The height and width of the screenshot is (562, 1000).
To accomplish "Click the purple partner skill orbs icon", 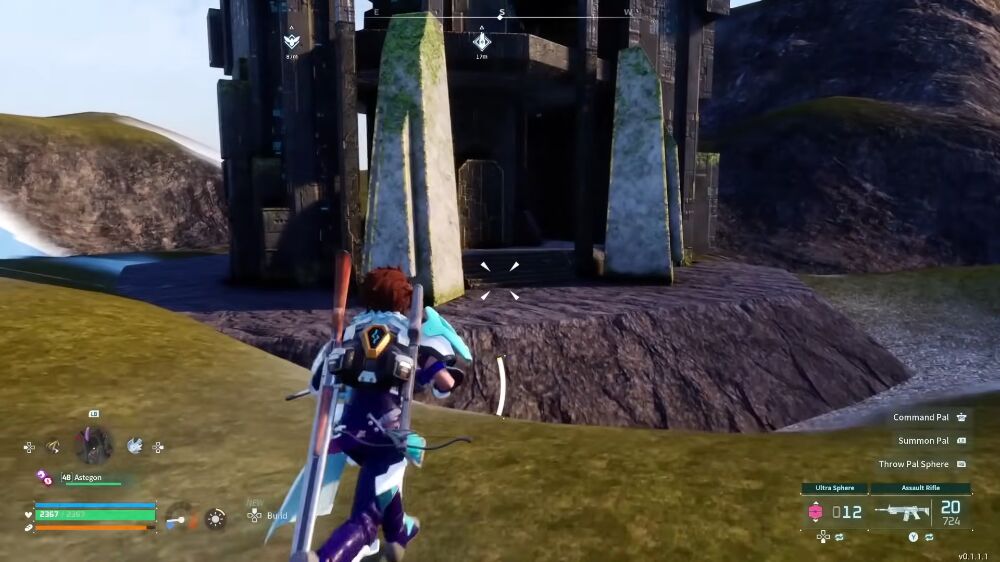I will click(x=44, y=477).
